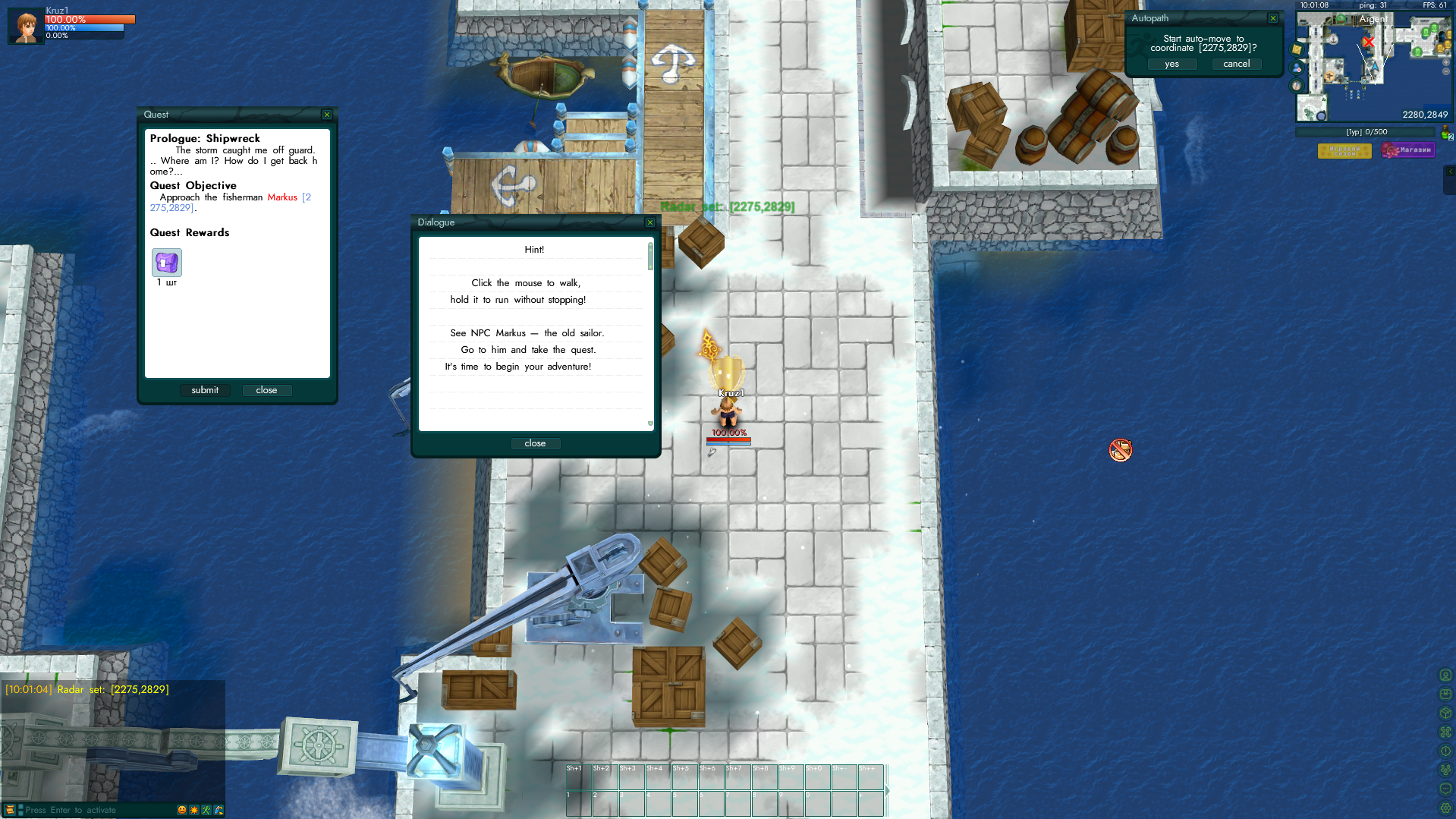Viewport: 1456px width, 819px height.
Task: Close the Autopath window with X
Action: click(1273, 18)
